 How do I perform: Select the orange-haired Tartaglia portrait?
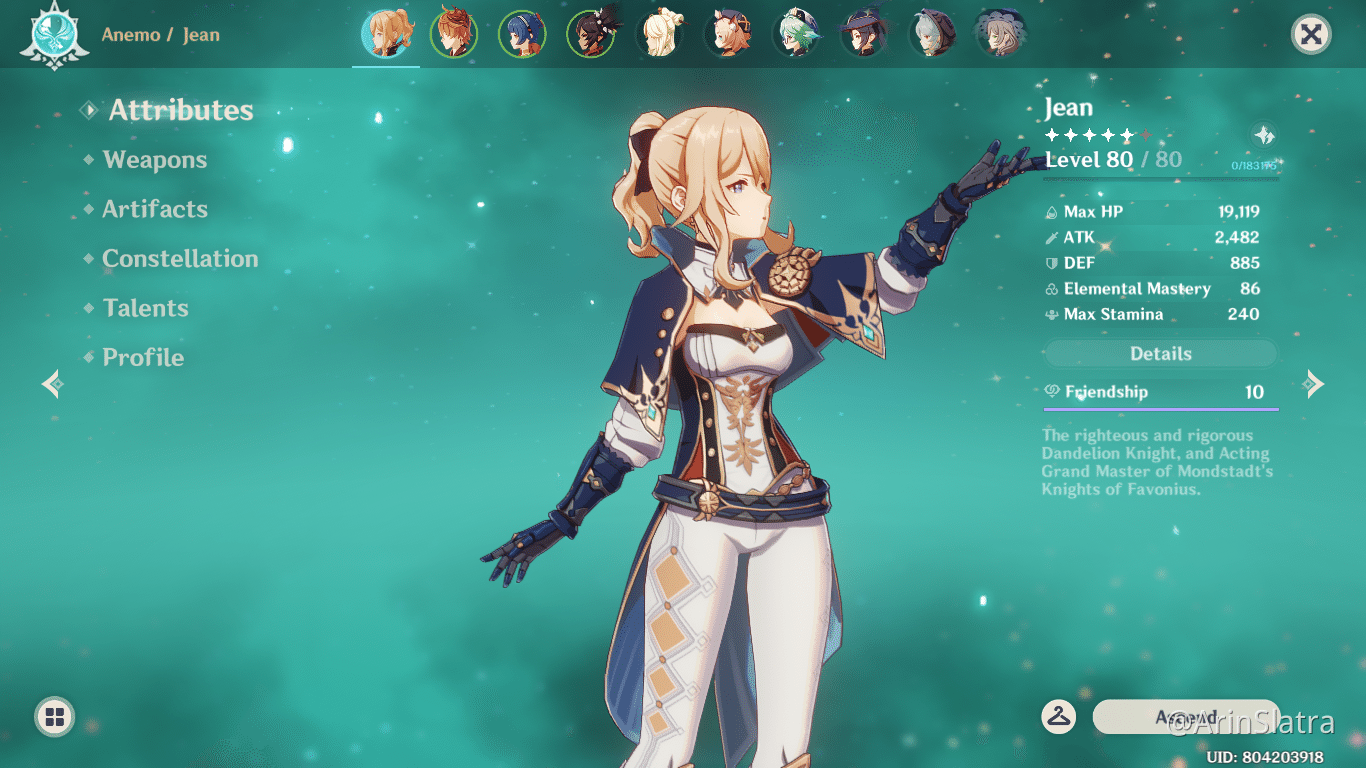tap(454, 34)
